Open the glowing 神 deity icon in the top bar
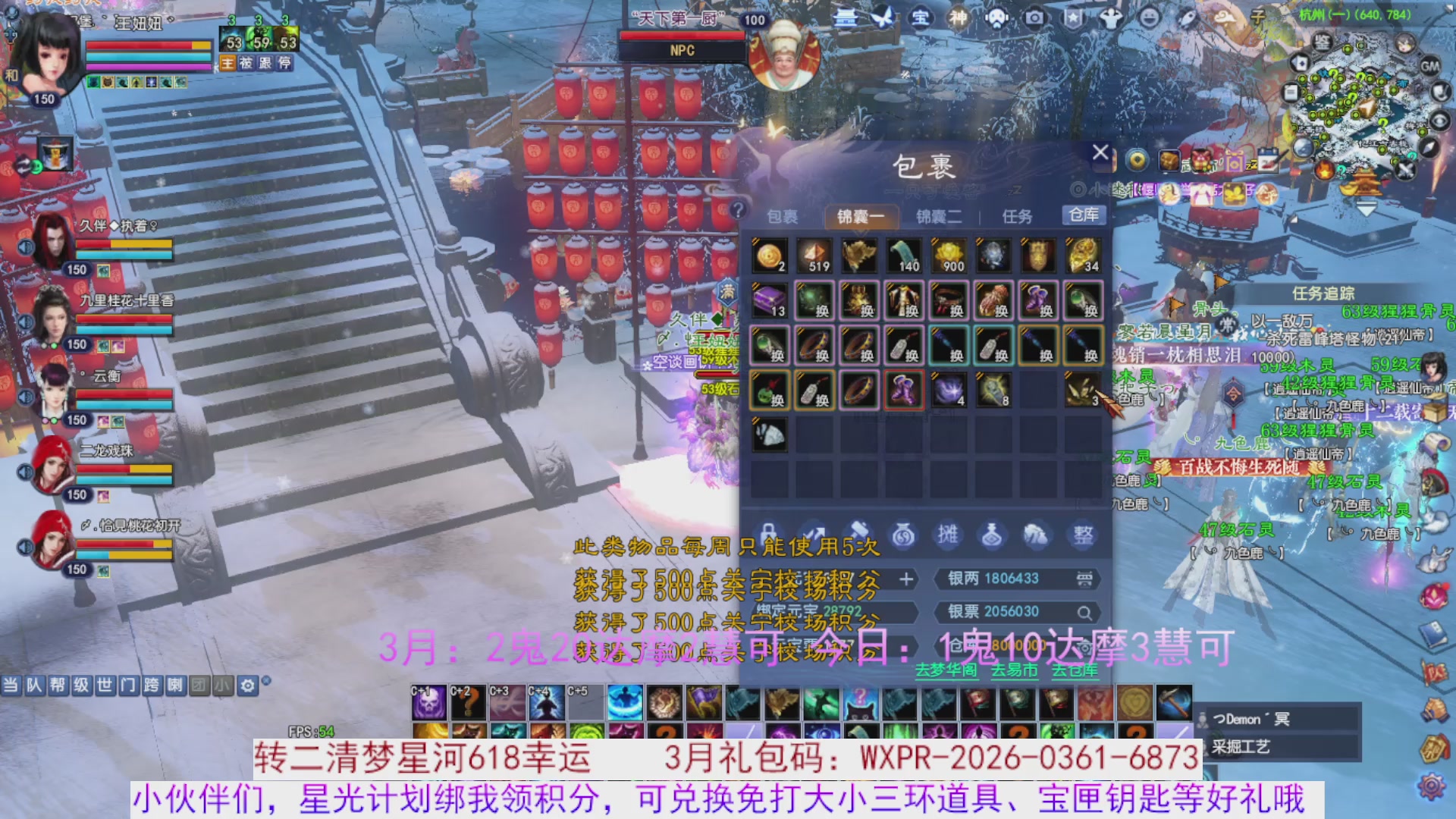This screenshot has width=1456, height=819. (958, 17)
